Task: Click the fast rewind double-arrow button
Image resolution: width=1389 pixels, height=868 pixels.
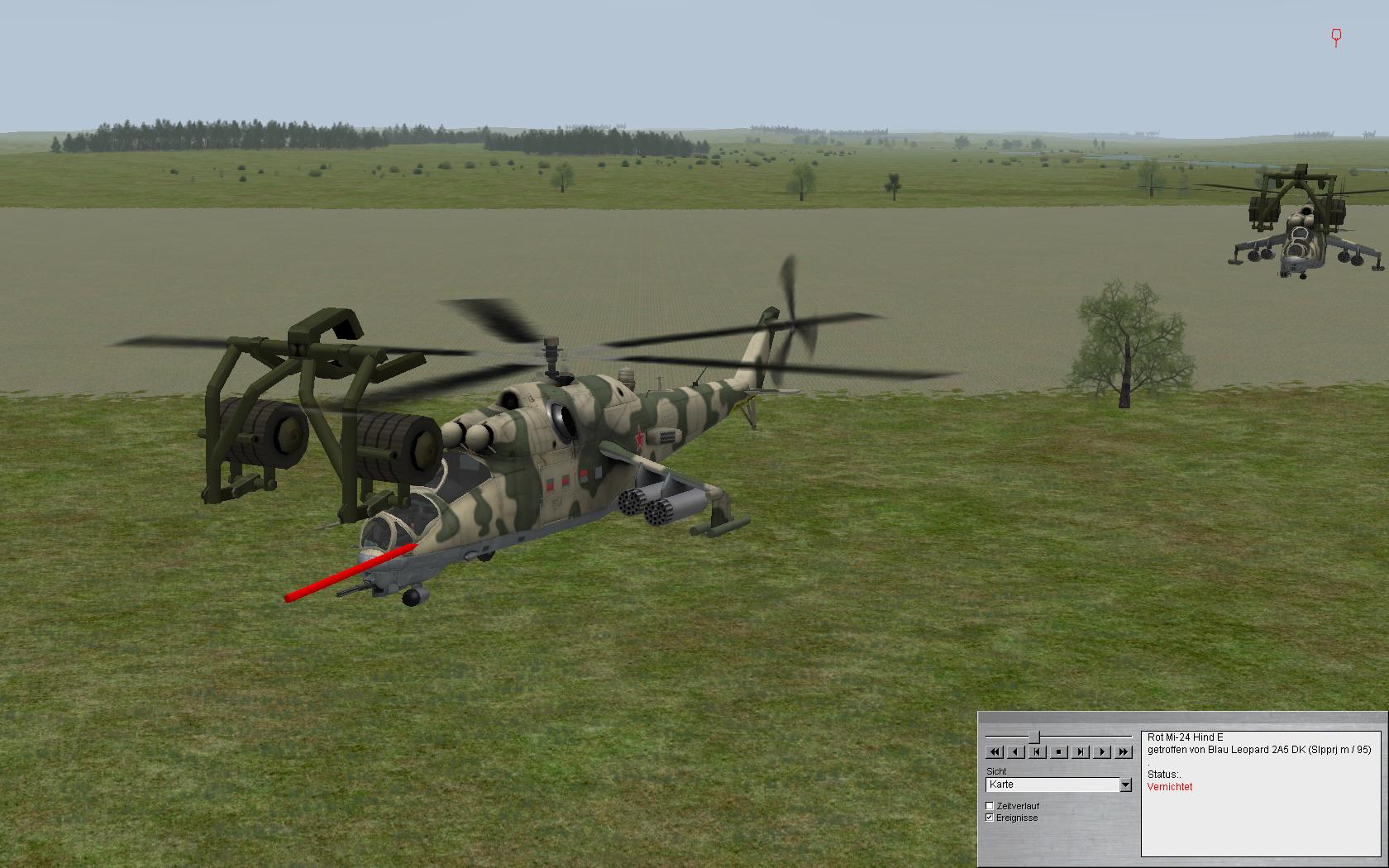Action: point(995,752)
